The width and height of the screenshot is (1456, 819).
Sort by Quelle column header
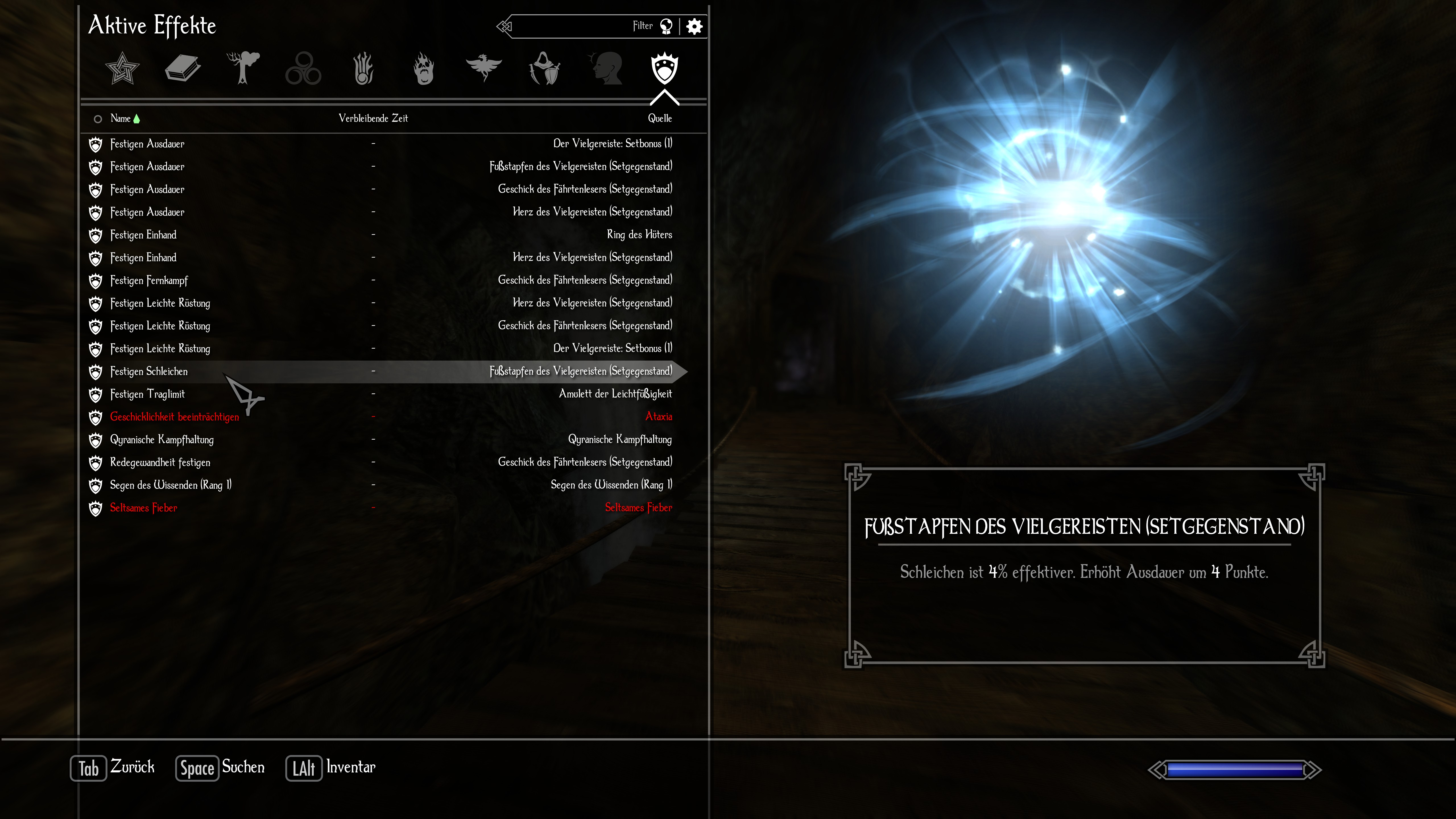(660, 119)
